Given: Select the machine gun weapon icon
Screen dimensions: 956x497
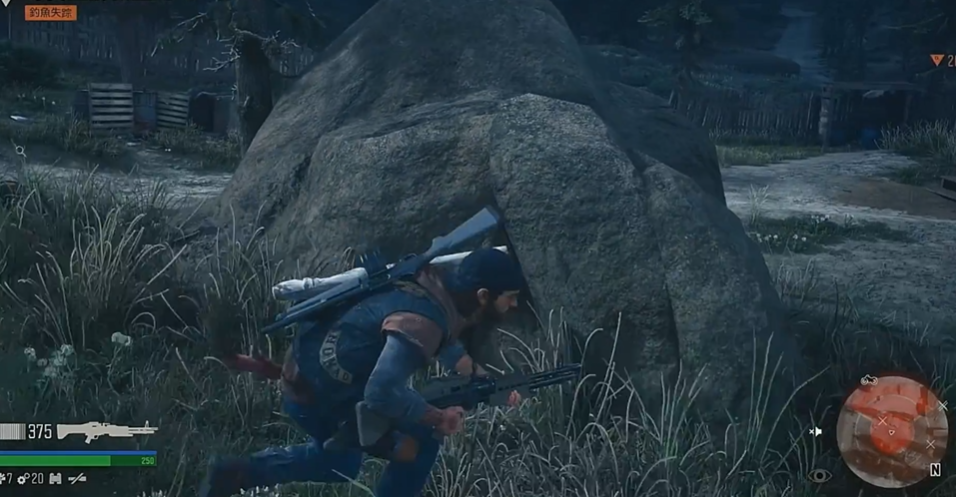Looking at the screenshot, I should point(106,431).
